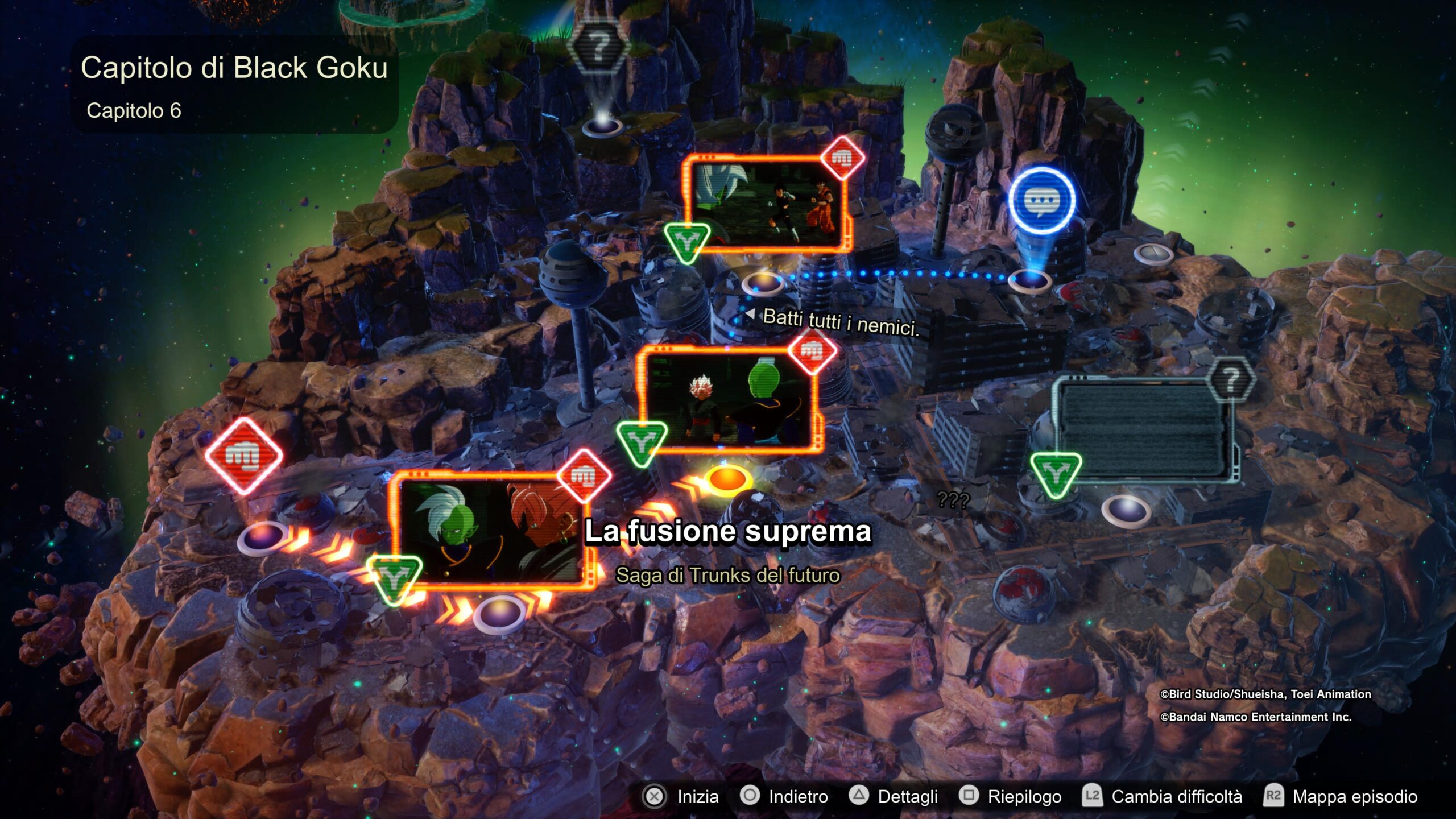Image resolution: width=1456 pixels, height=819 pixels.
Task: Select the green branch icon on the locked panel
Action: click(1056, 473)
